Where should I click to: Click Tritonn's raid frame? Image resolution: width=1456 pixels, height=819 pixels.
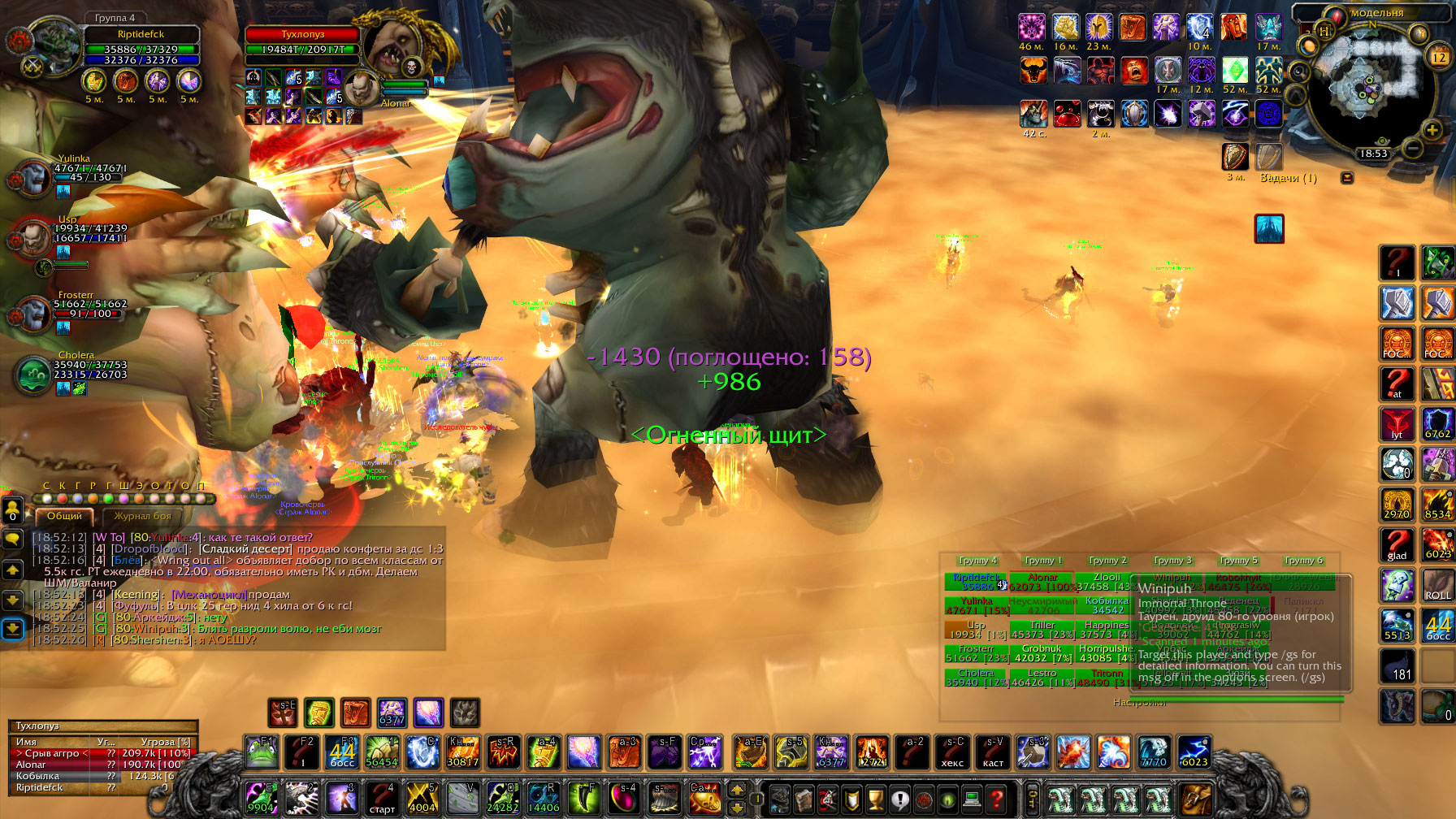1106,678
